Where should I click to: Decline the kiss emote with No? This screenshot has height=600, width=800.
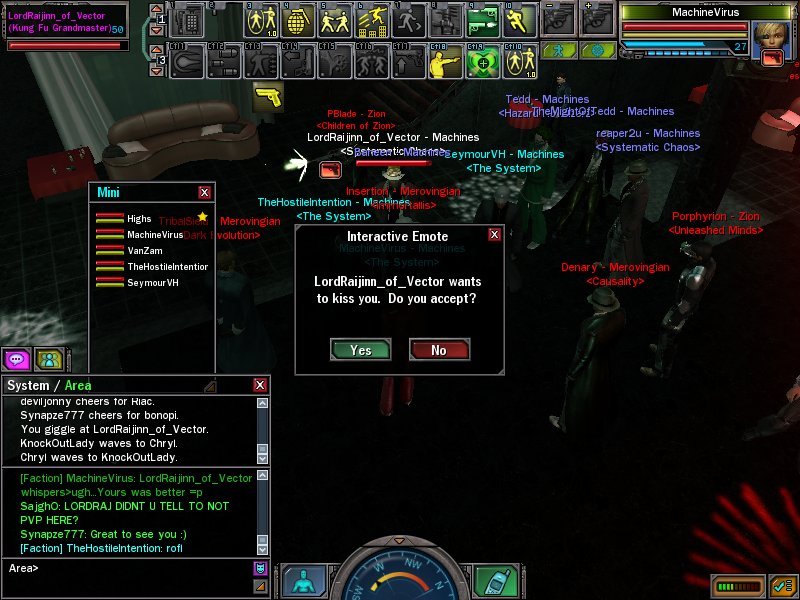coord(439,350)
